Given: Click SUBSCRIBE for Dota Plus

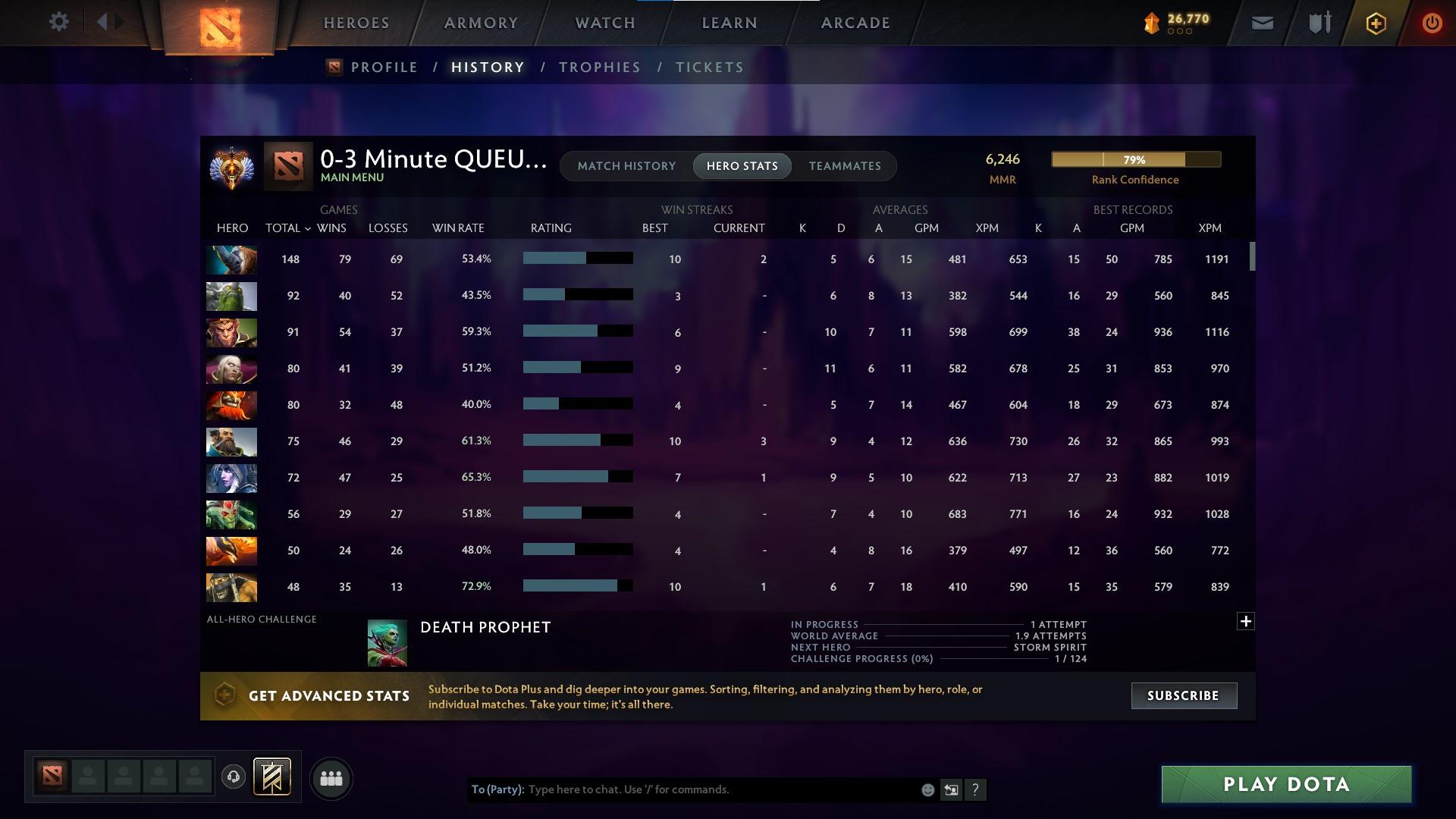Looking at the screenshot, I should pyautogui.click(x=1184, y=695).
